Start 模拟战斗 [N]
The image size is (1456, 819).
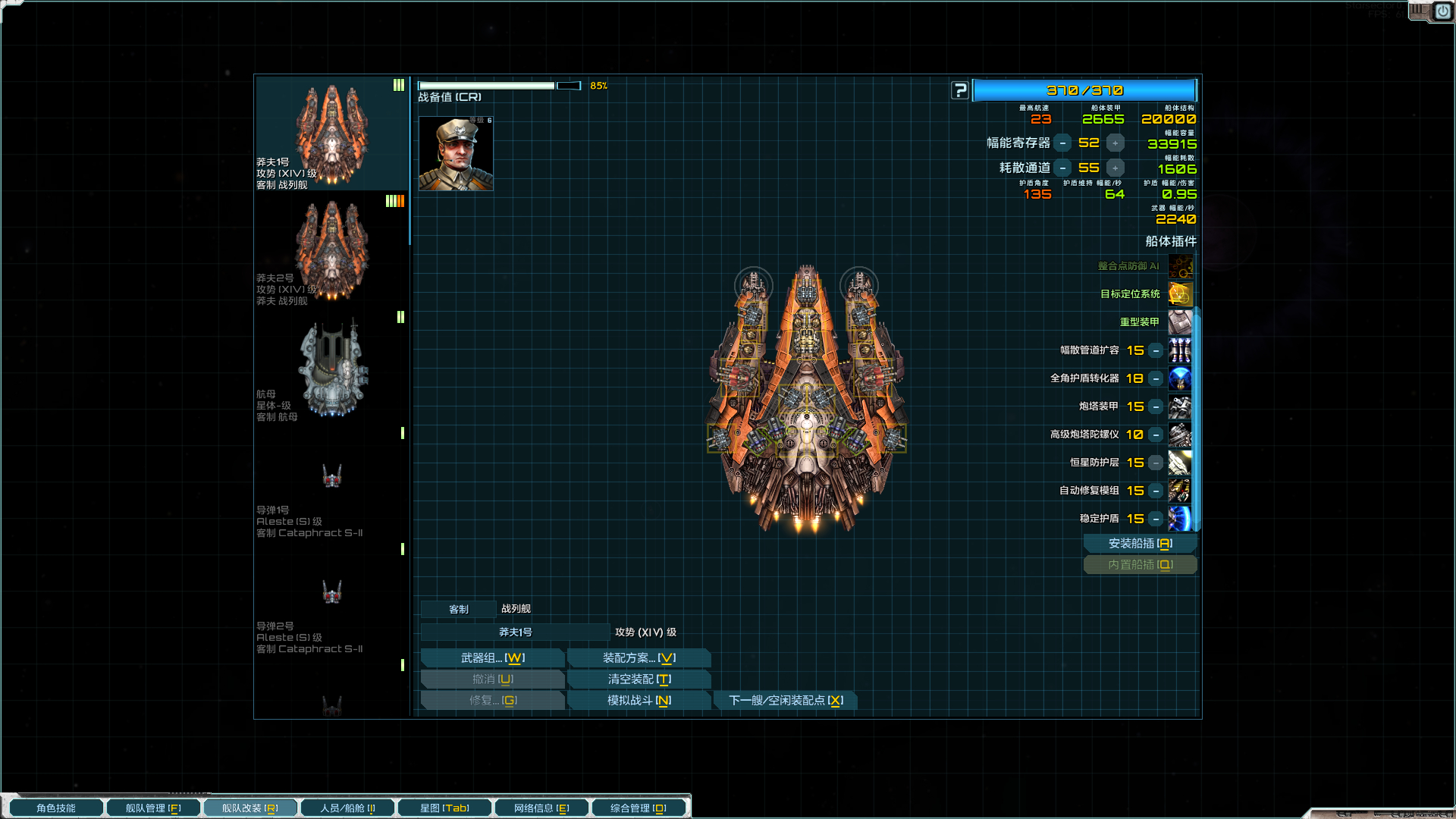point(639,700)
